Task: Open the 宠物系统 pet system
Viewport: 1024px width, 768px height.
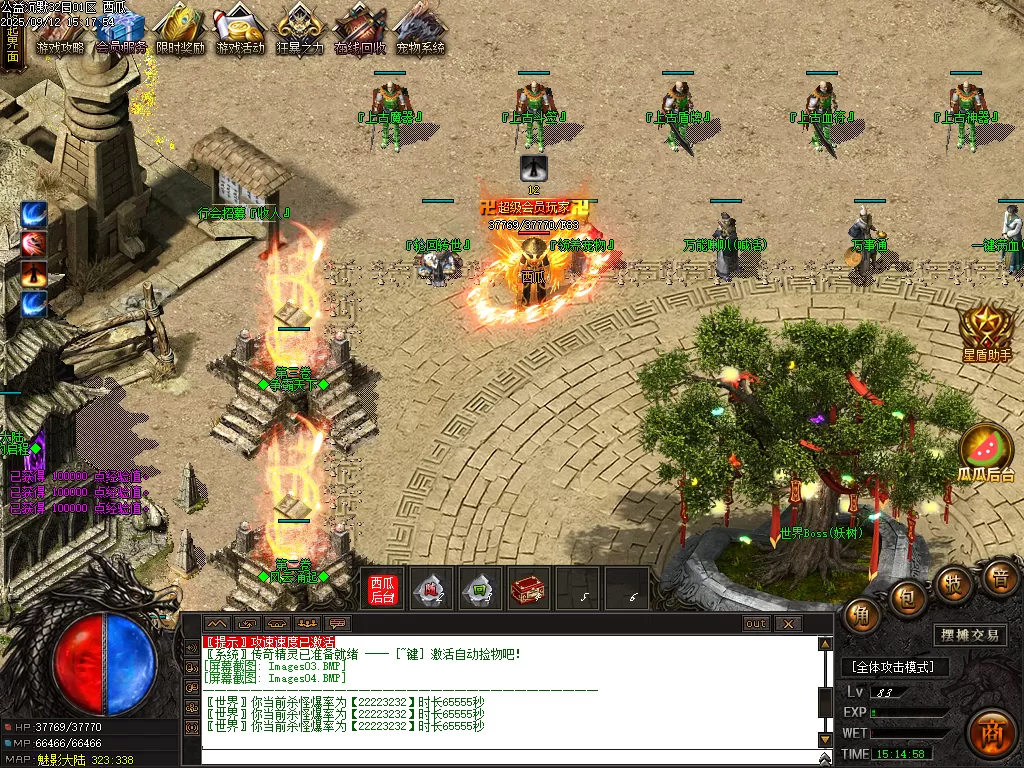Action: 419,30
